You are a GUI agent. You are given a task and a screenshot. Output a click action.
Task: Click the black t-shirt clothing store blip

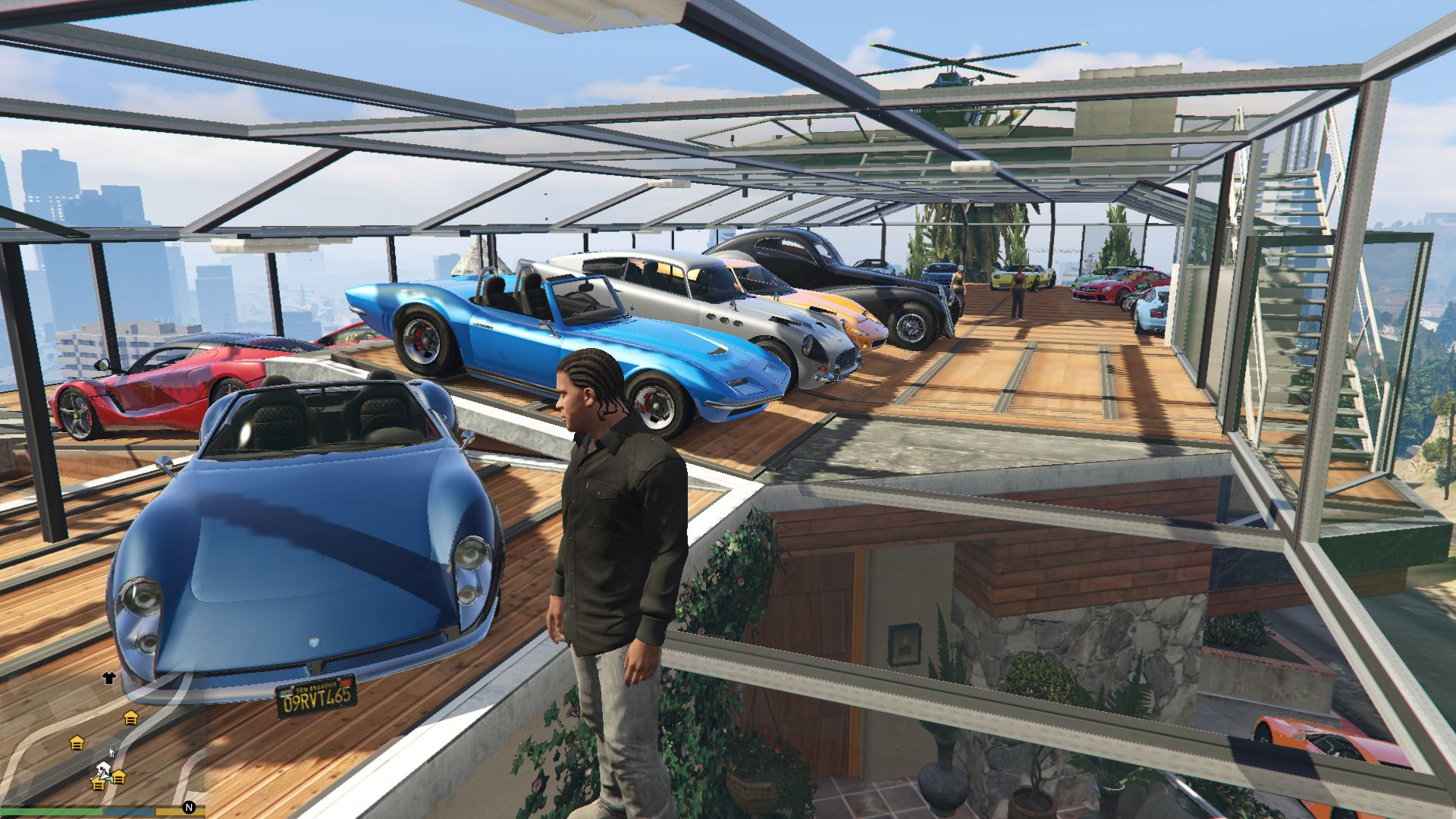pos(108,678)
